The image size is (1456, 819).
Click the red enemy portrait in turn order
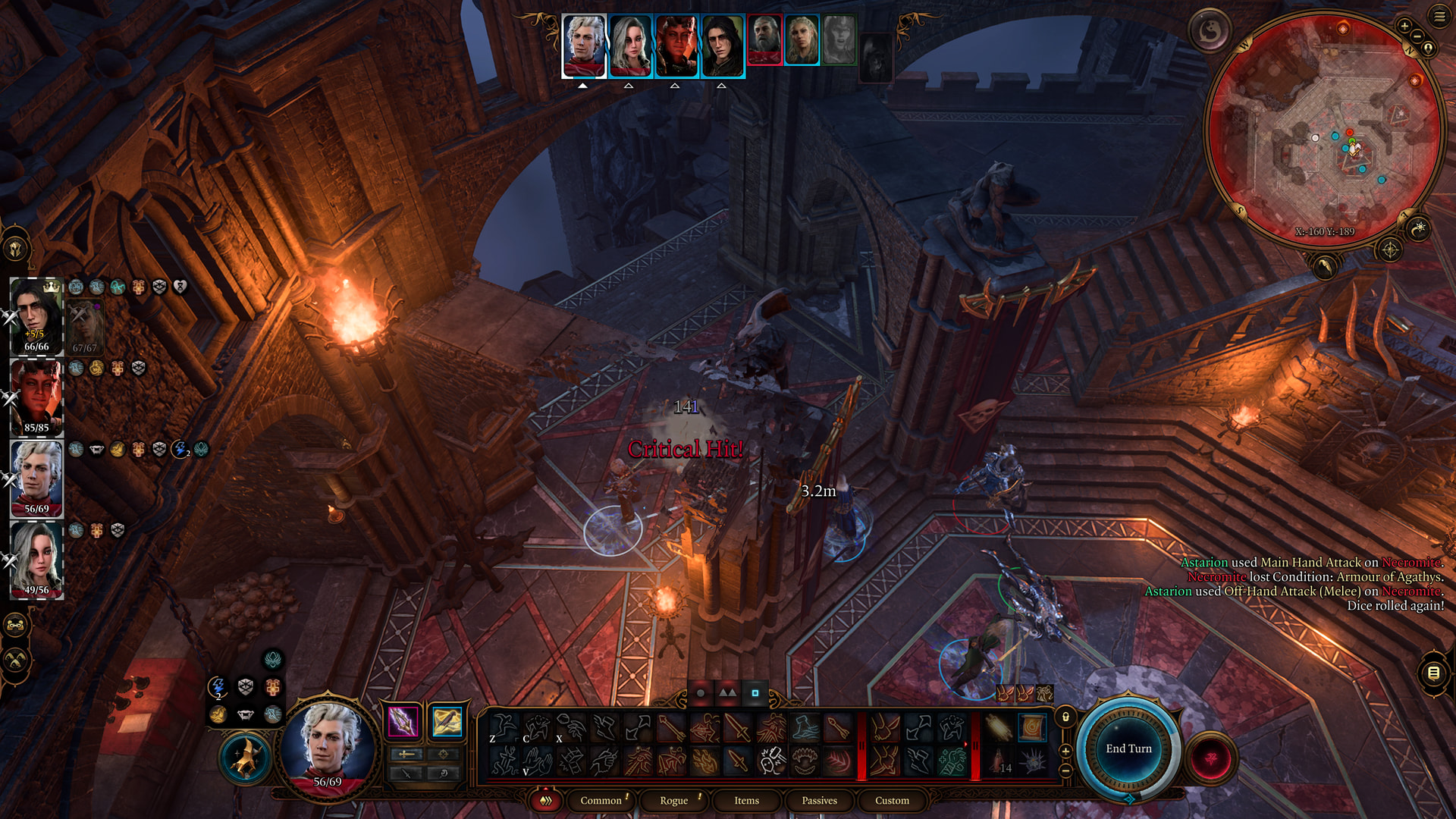click(x=764, y=39)
